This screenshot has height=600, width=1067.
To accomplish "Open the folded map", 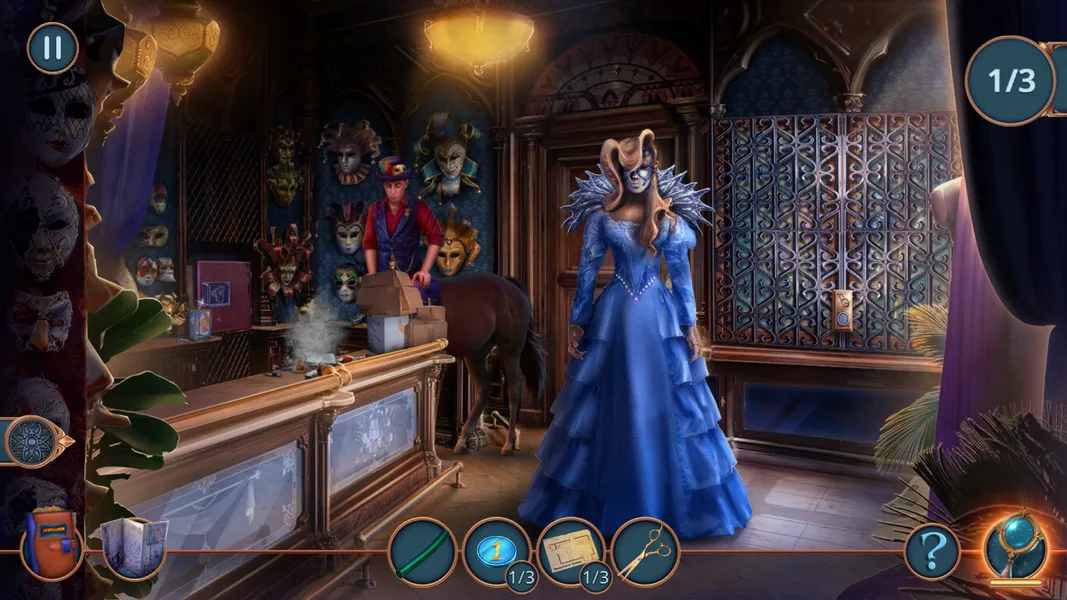I will [x=134, y=545].
